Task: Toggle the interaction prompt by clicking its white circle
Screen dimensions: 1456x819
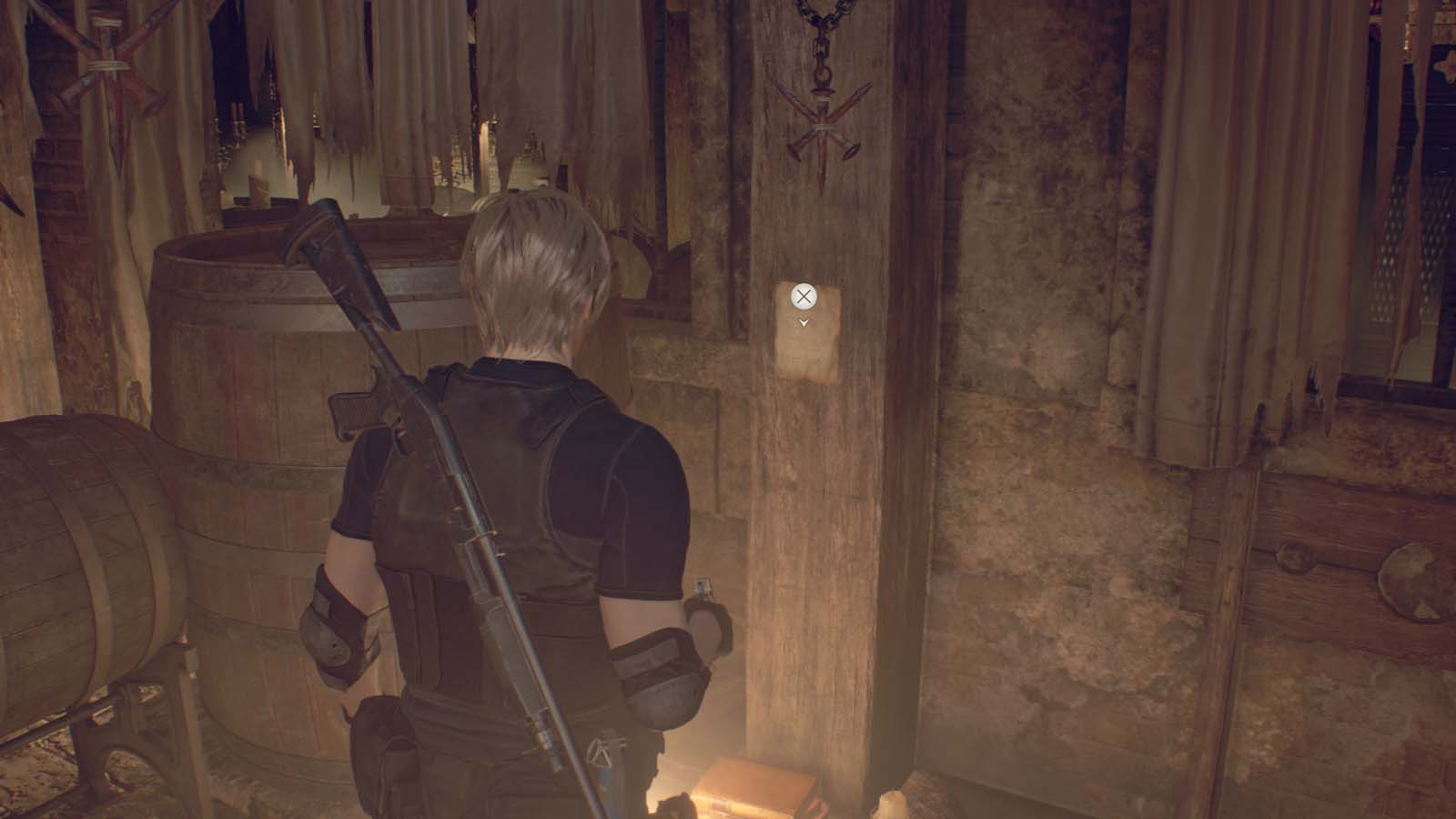Action: (x=804, y=295)
